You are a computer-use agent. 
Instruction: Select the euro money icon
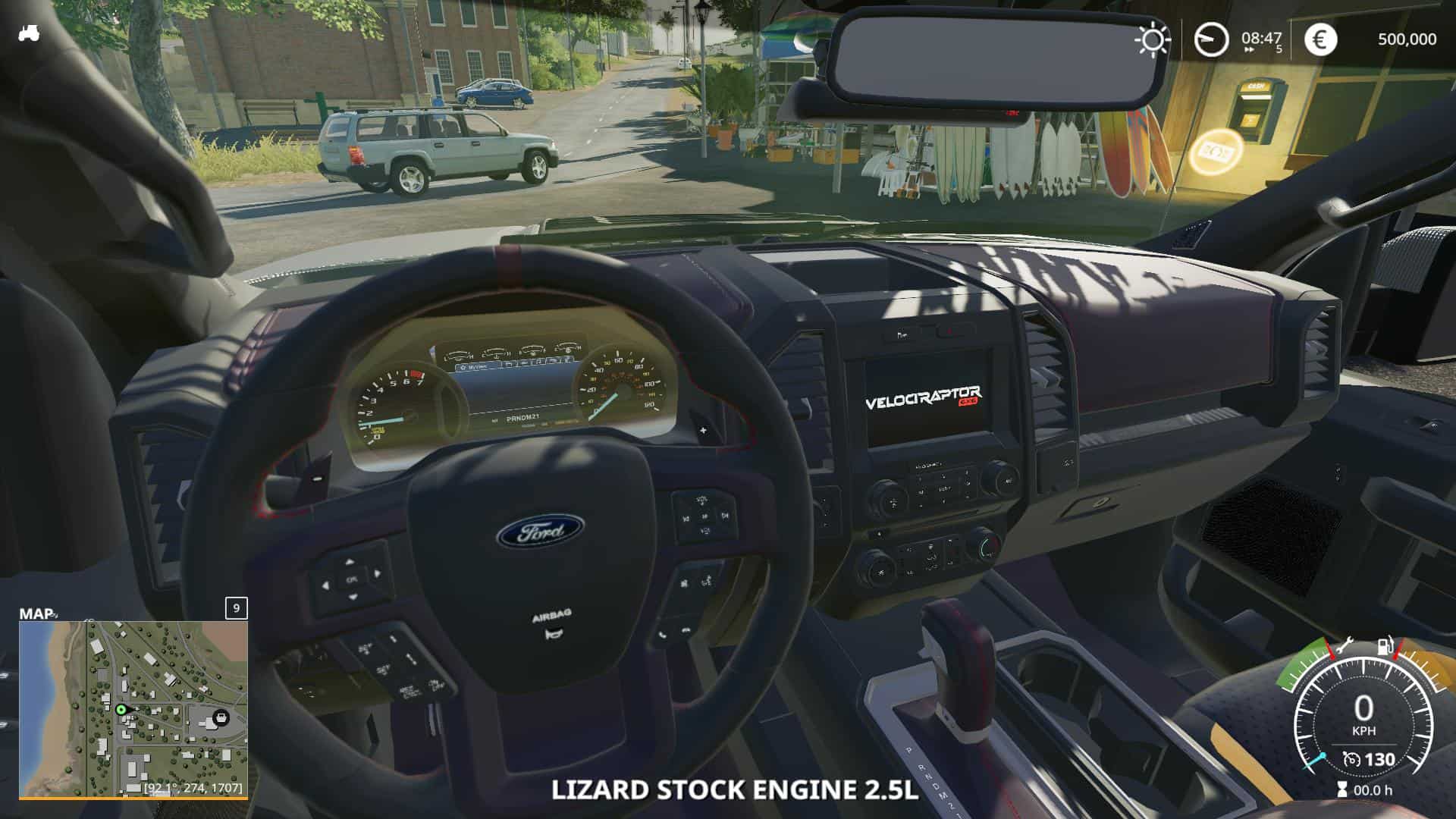1320,39
